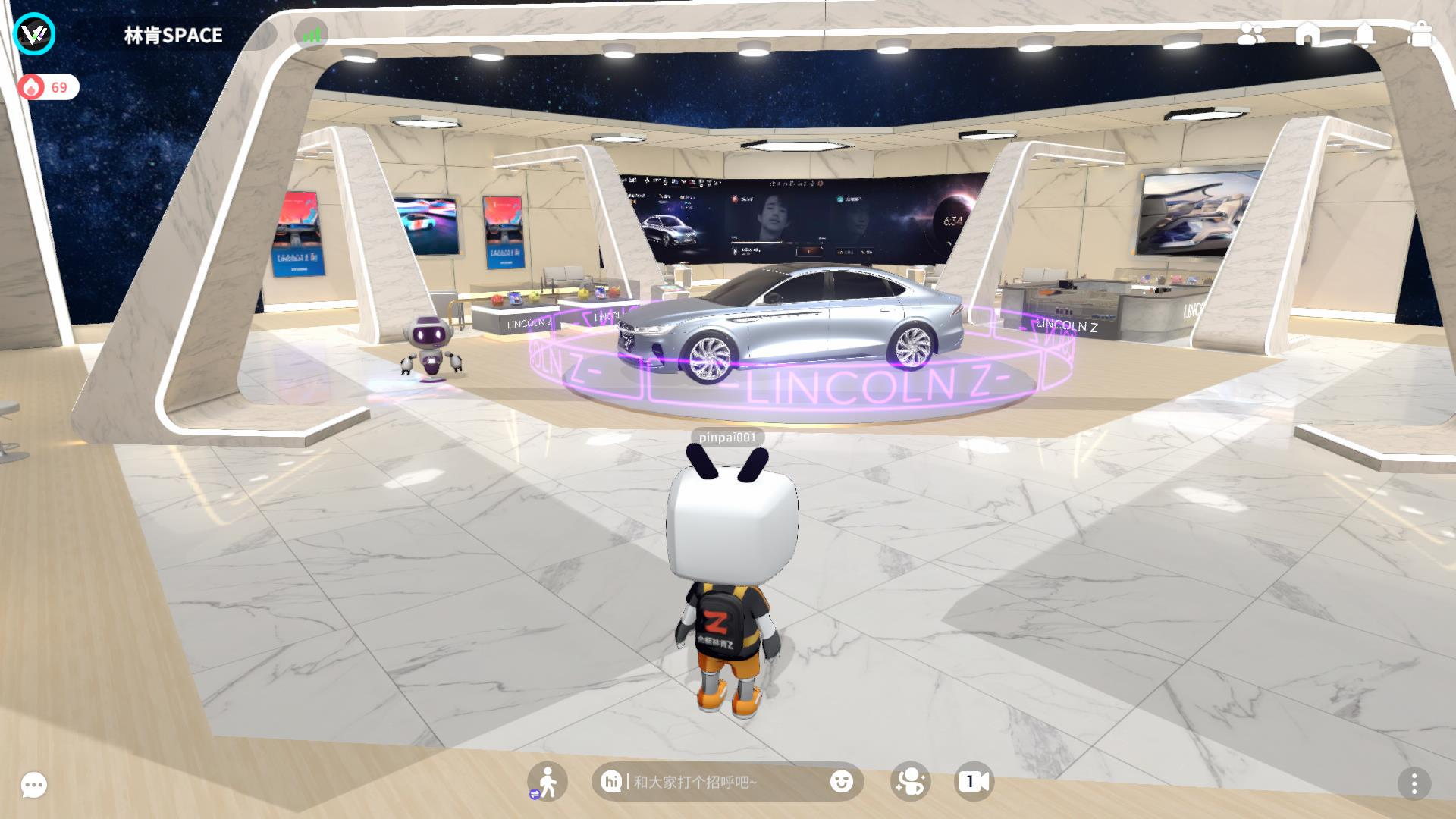
Task: Open the W logo profile avatar
Action: [34, 34]
